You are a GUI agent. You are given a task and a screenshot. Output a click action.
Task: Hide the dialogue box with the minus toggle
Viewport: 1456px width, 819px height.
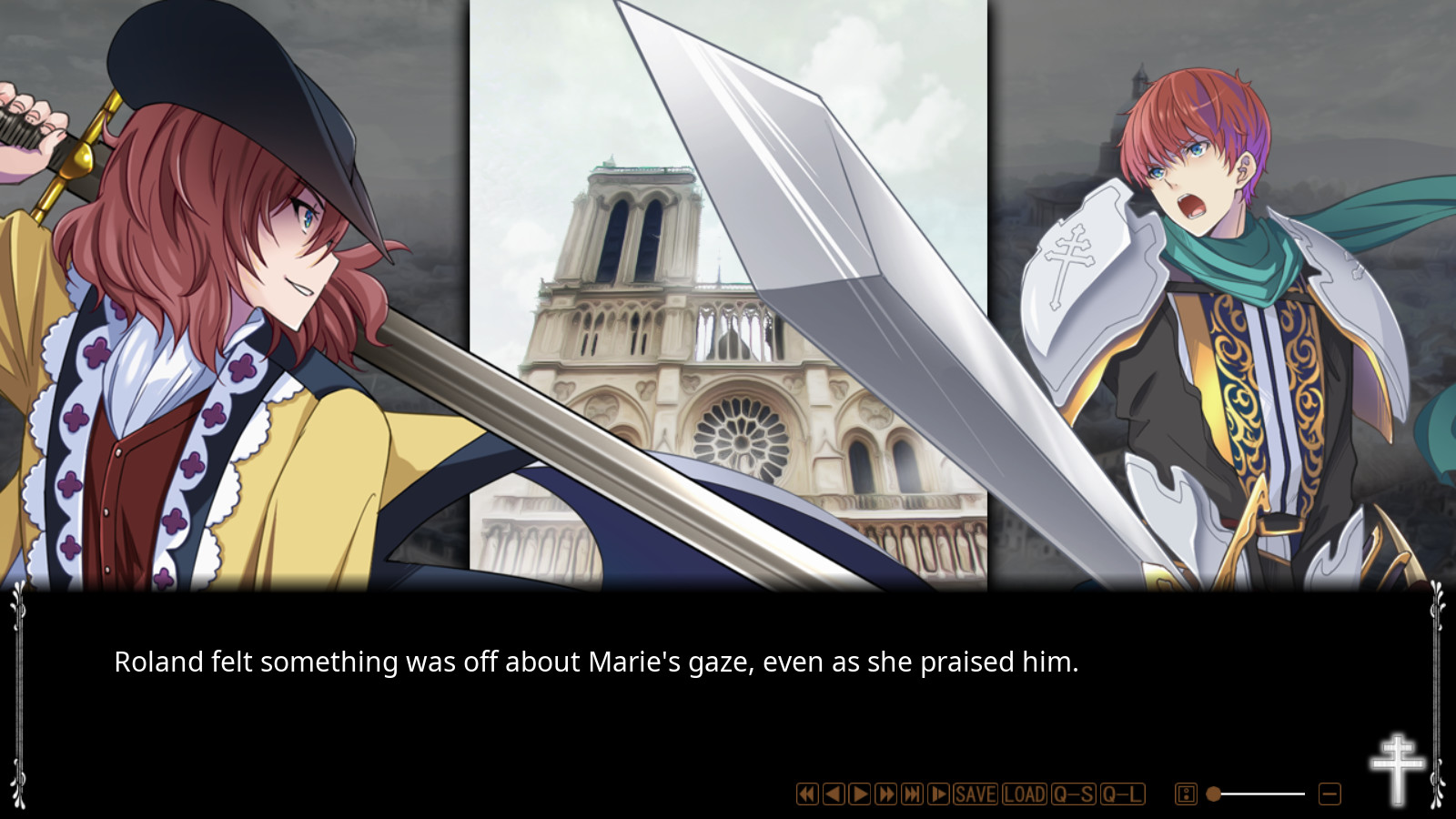1328,794
